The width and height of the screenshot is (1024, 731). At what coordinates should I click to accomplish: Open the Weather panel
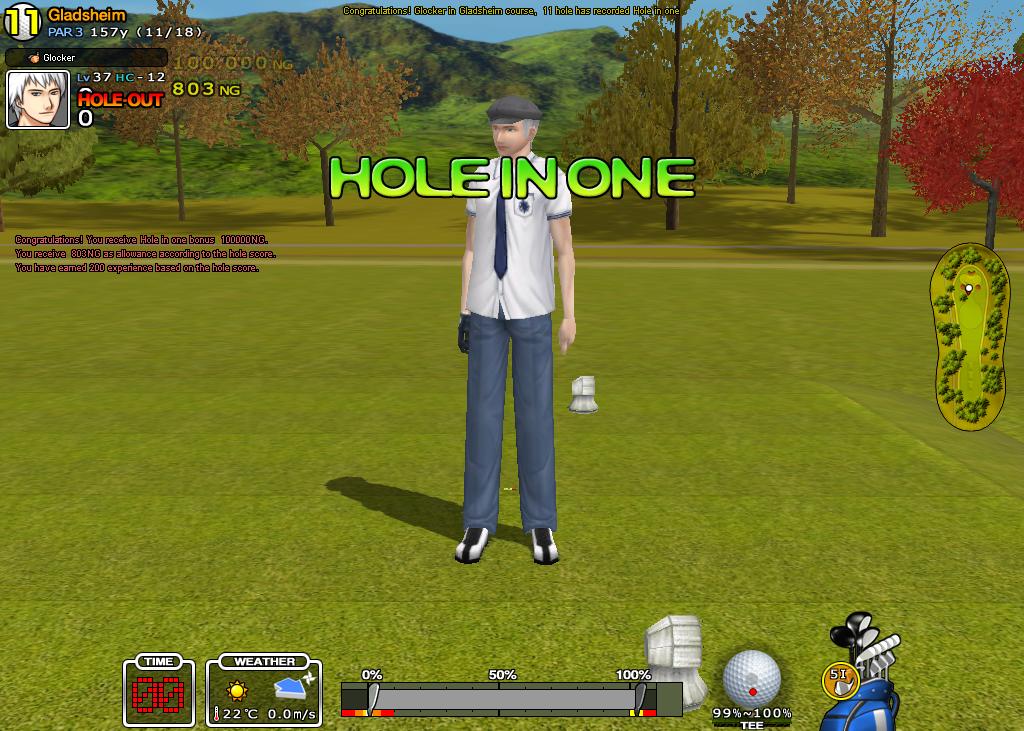(x=264, y=690)
